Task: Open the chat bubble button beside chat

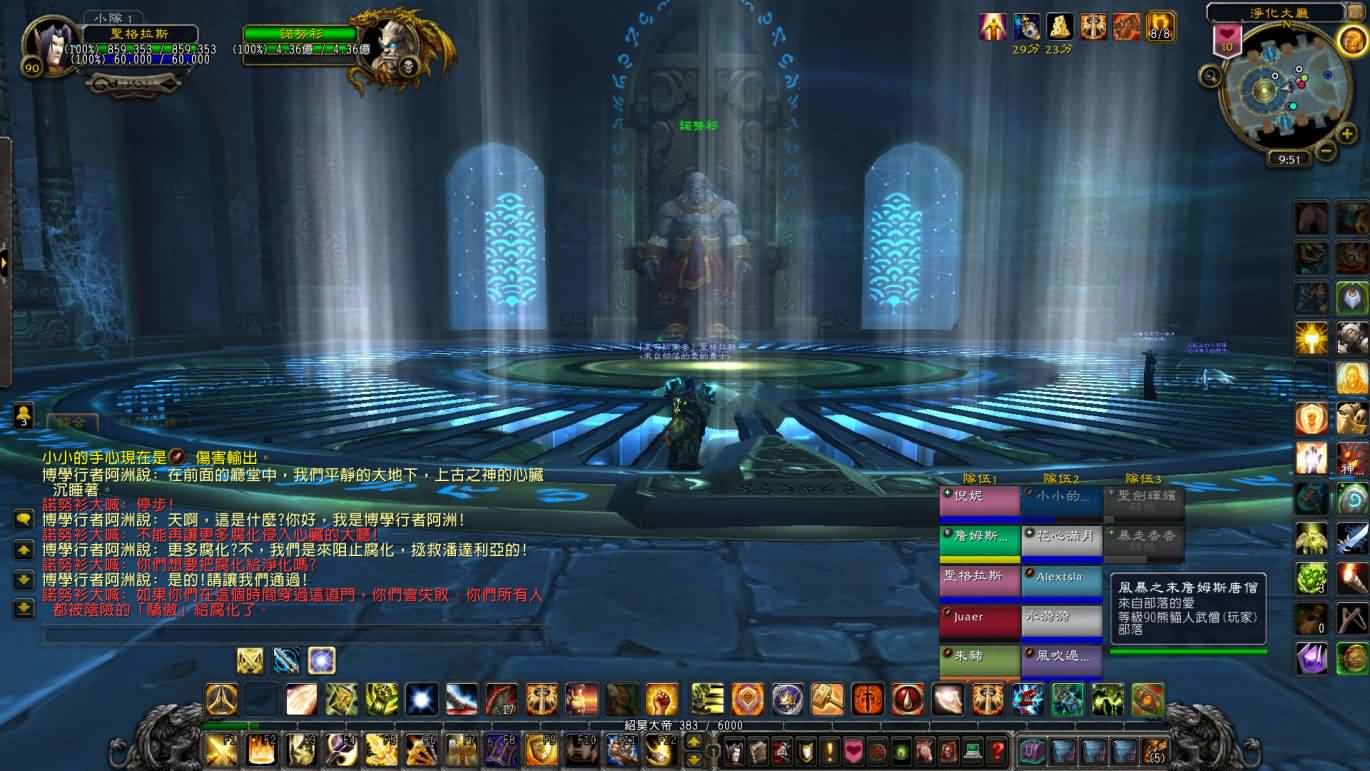Action: tap(23, 519)
